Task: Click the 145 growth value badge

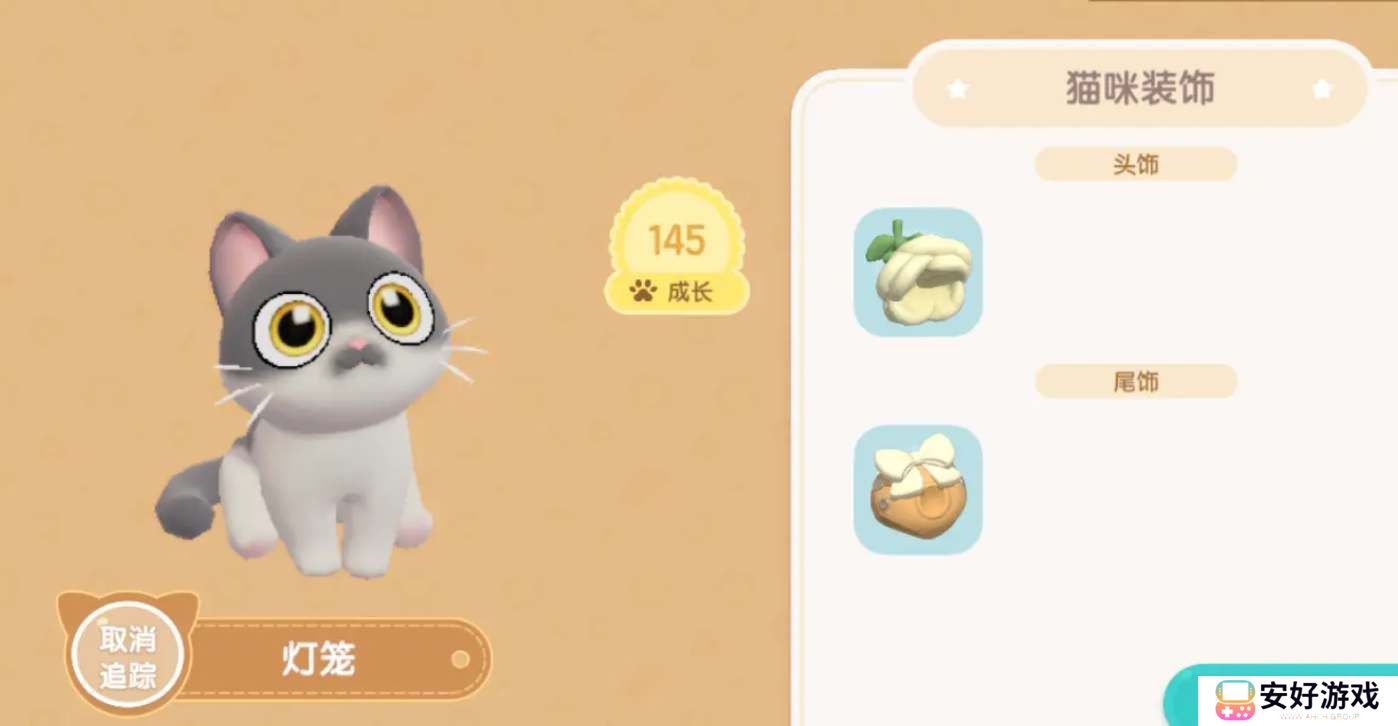Action: click(678, 240)
